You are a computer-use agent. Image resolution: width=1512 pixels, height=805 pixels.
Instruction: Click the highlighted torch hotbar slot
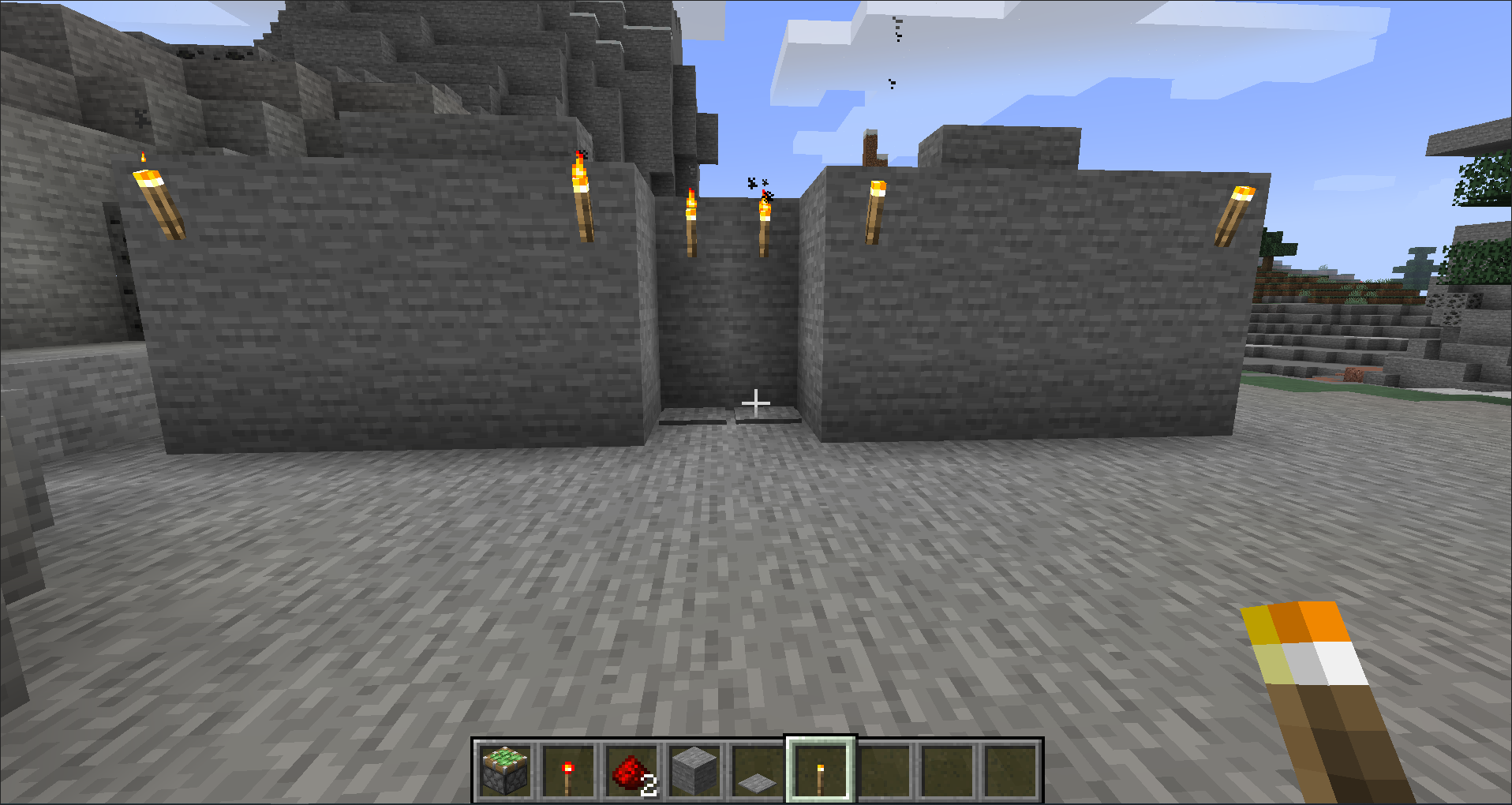pos(821,770)
